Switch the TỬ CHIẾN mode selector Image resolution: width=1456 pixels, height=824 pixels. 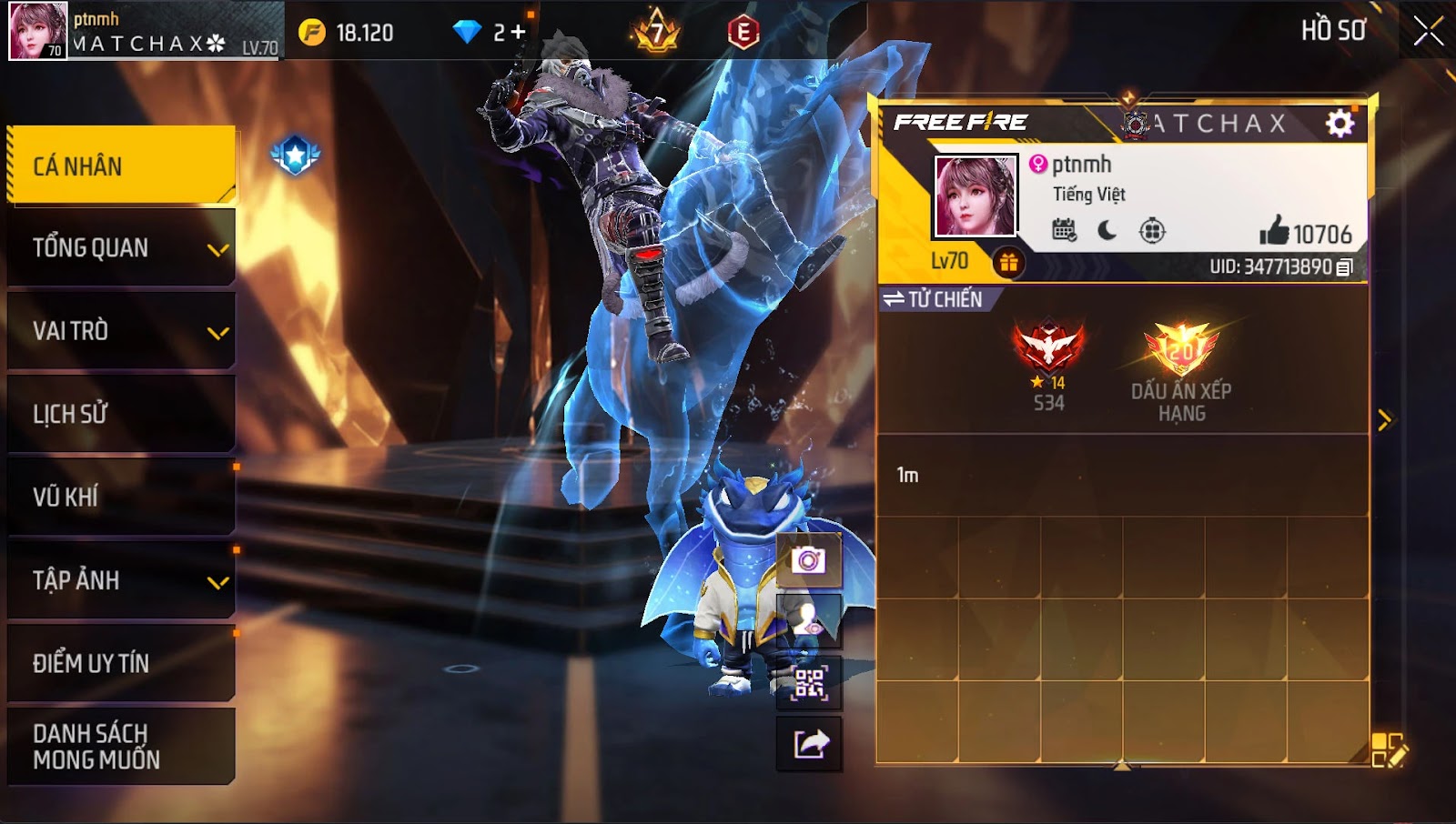pyautogui.click(x=934, y=299)
